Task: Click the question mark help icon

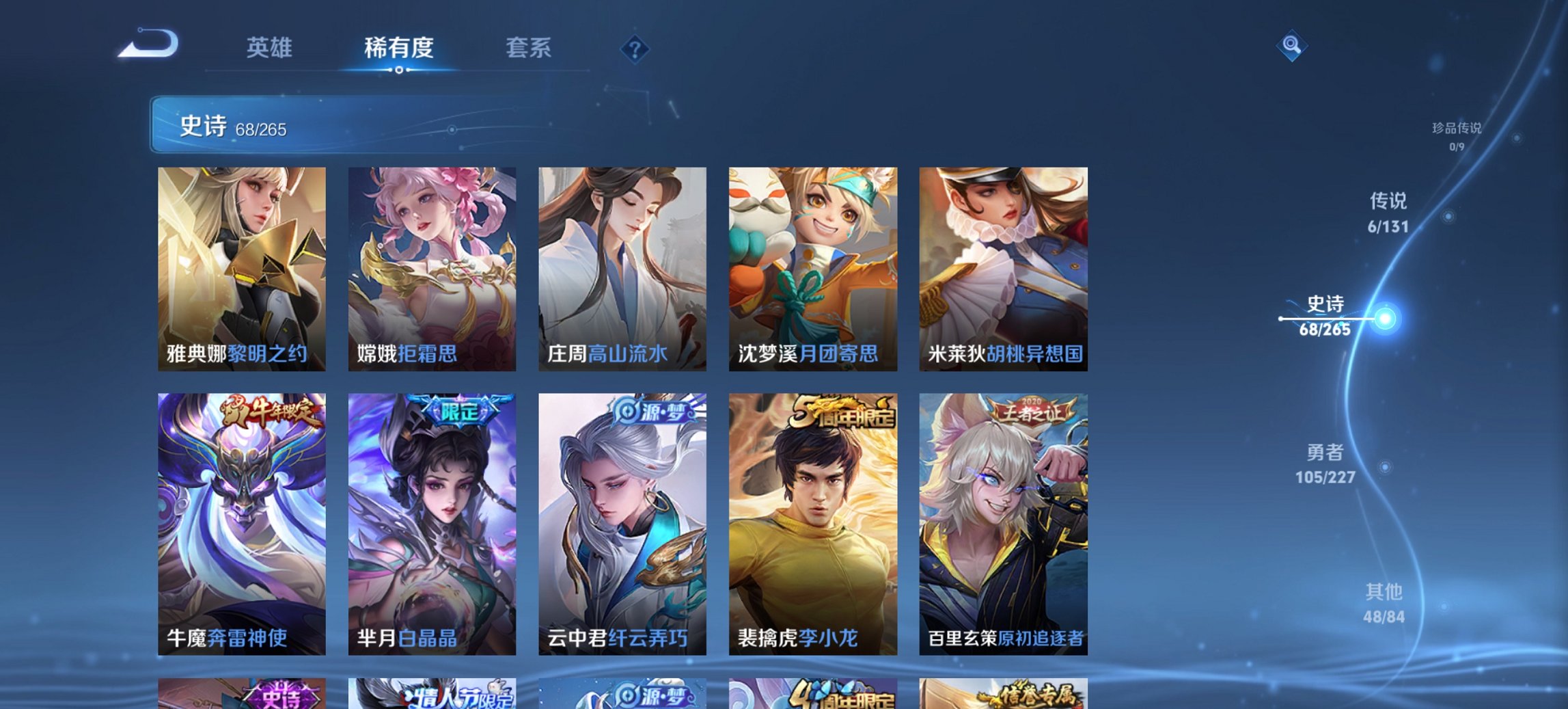Action: pos(634,49)
